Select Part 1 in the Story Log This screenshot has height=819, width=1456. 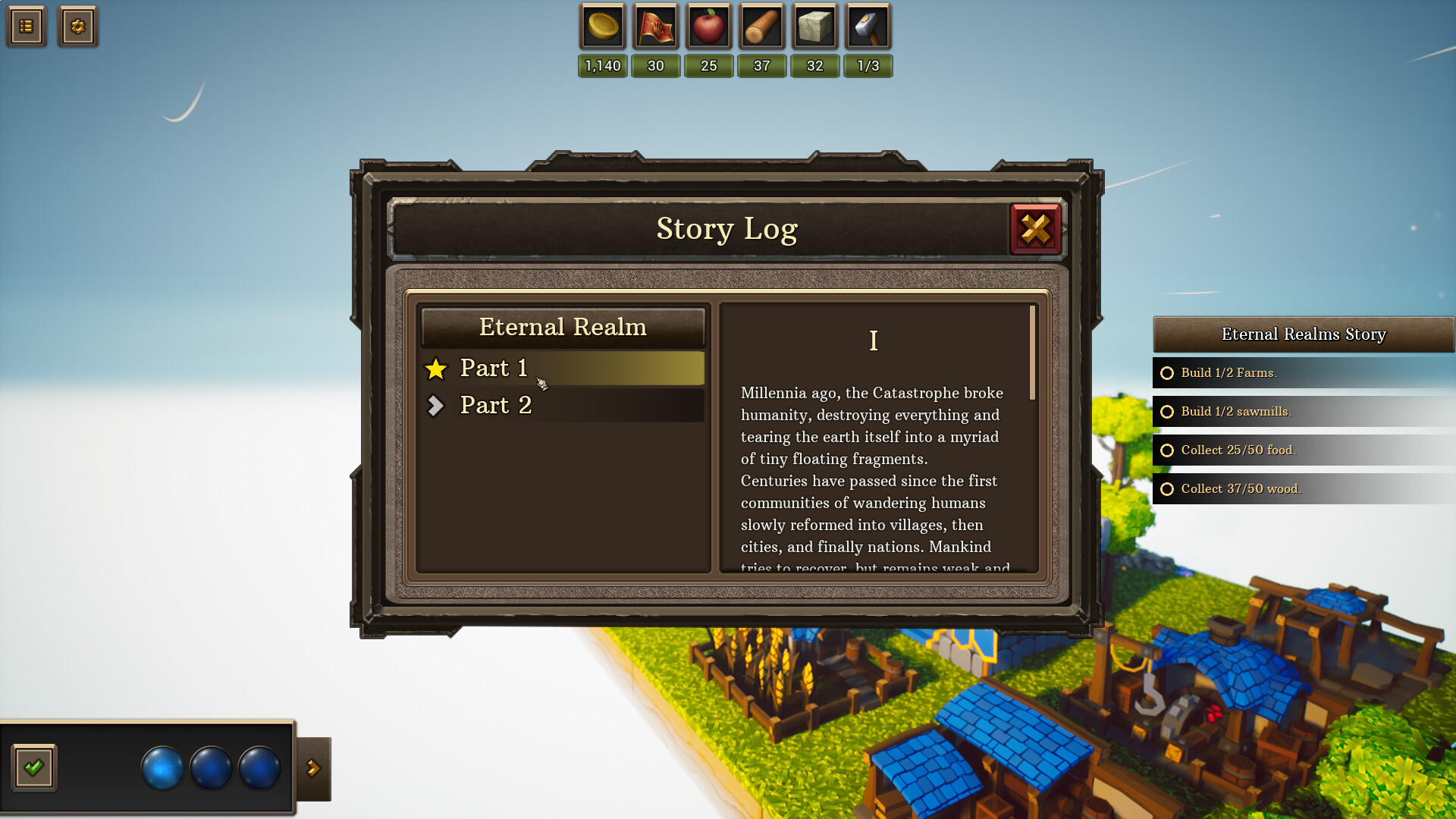pos(494,368)
